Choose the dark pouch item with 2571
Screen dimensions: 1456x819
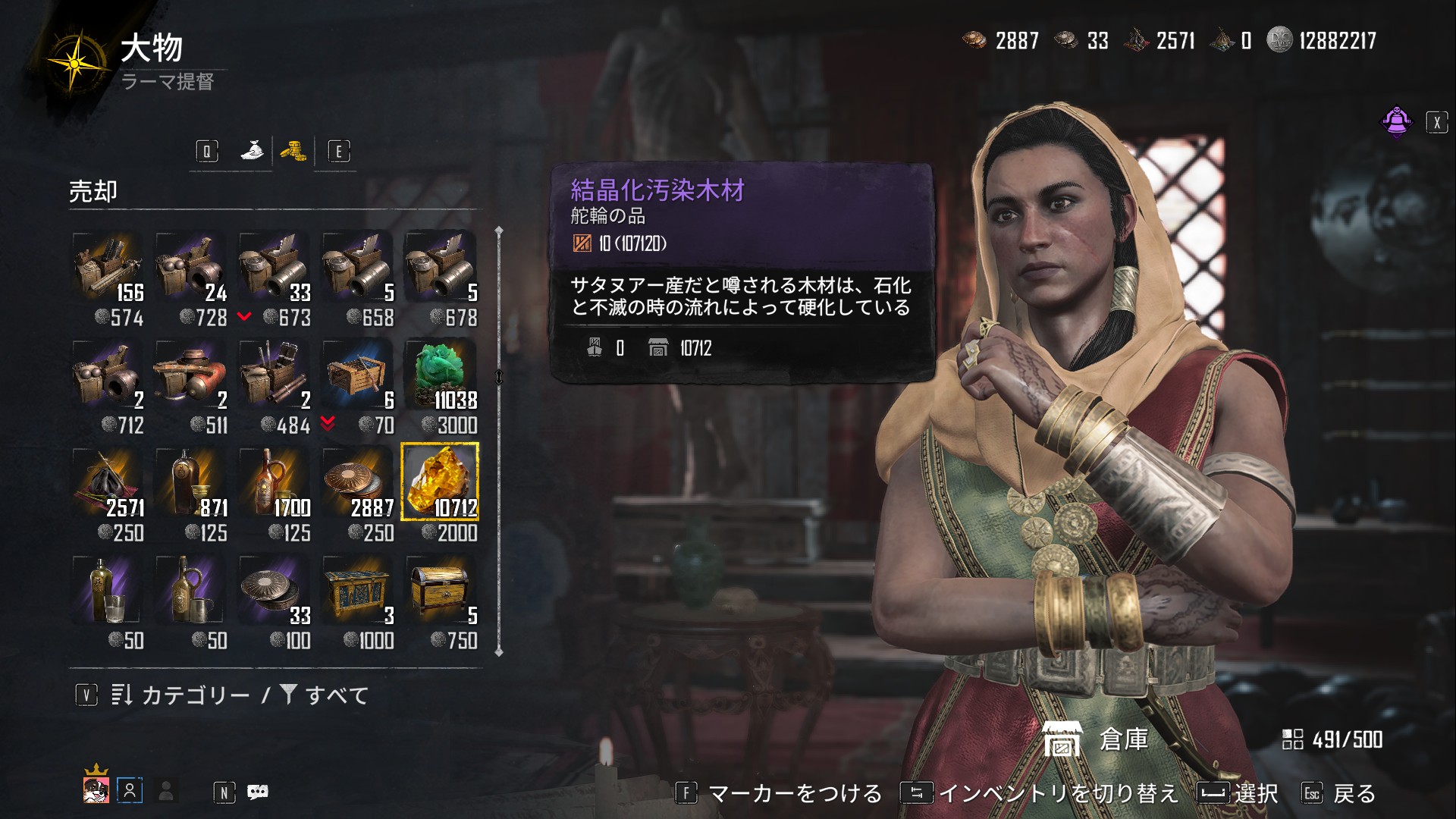pyautogui.click(x=108, y=483)
